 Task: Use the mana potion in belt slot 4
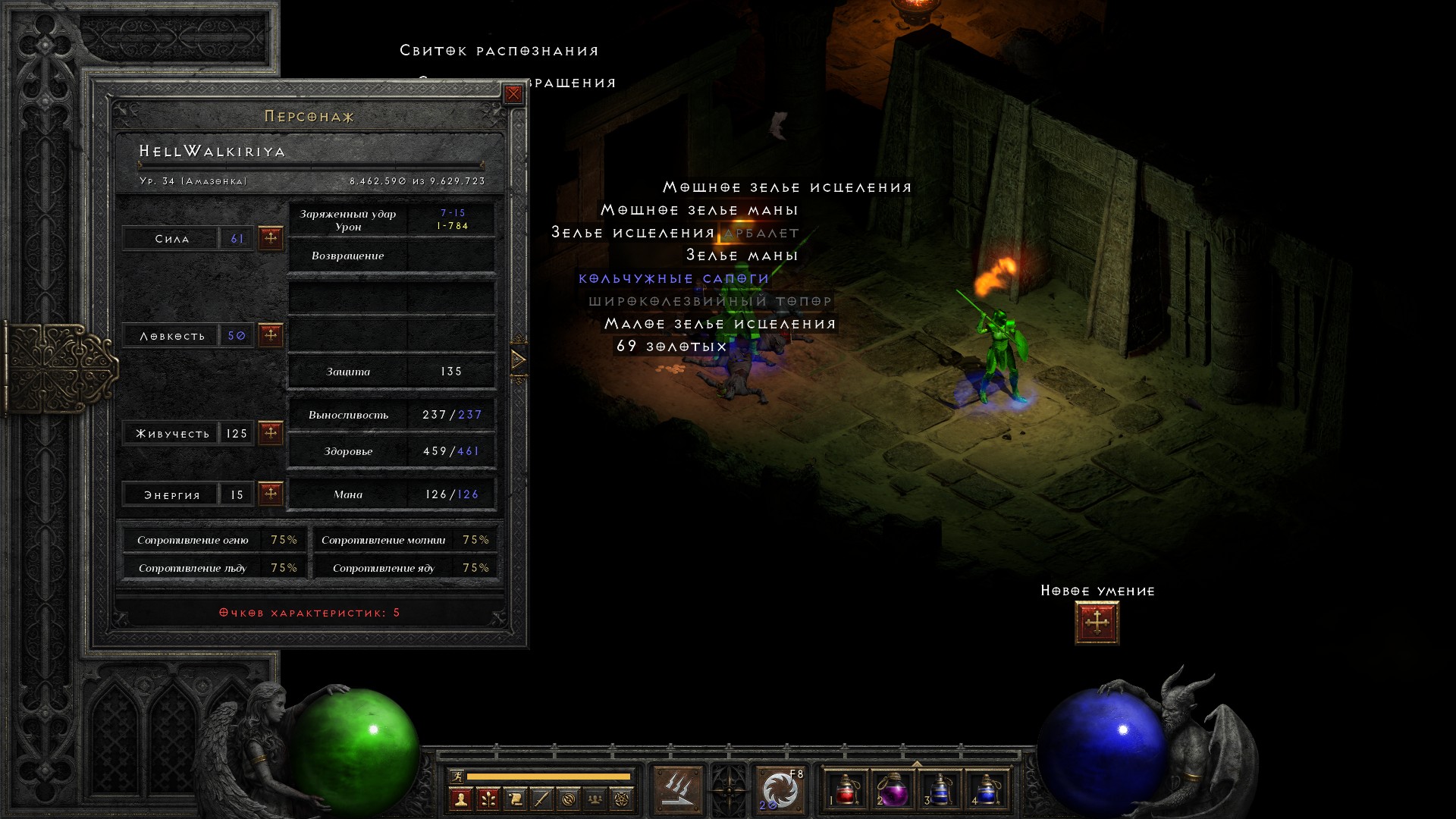(x=986, y=790)
